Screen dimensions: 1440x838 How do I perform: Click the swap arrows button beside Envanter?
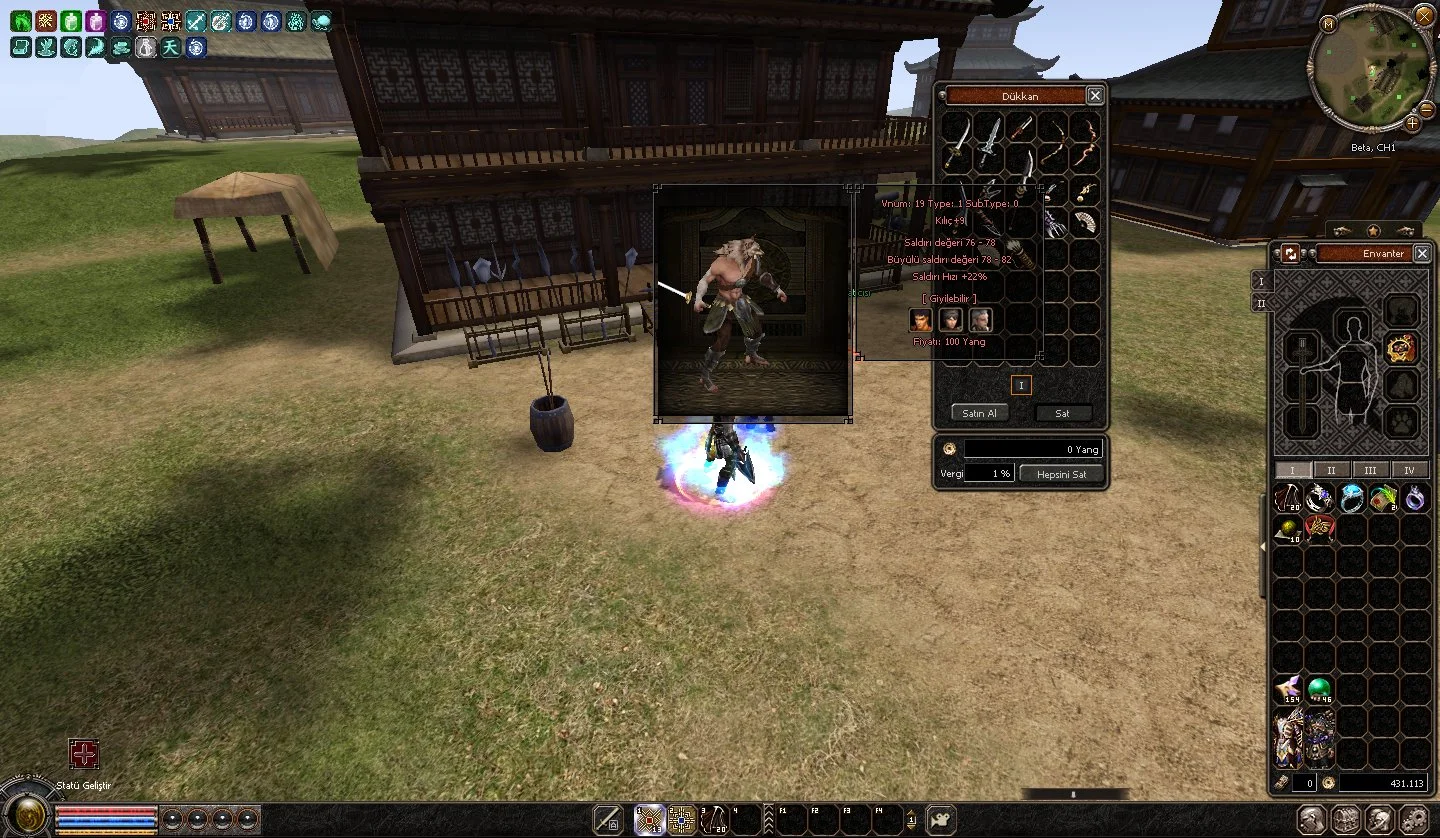coord(1291,254)
